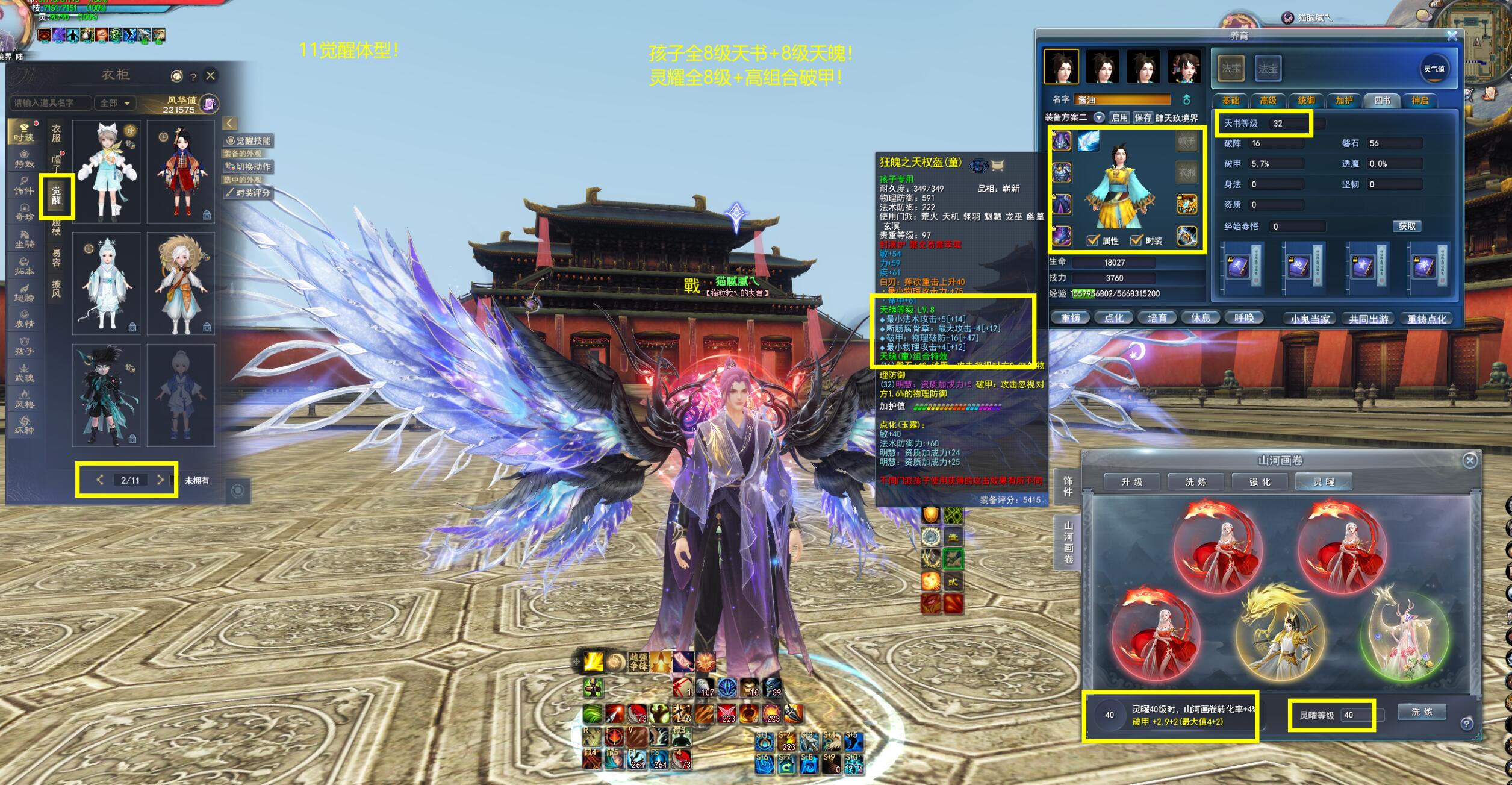Close the 衣柜 wardrobe window
Screen dimensions: 1512x785
click(x=210, y=75)
